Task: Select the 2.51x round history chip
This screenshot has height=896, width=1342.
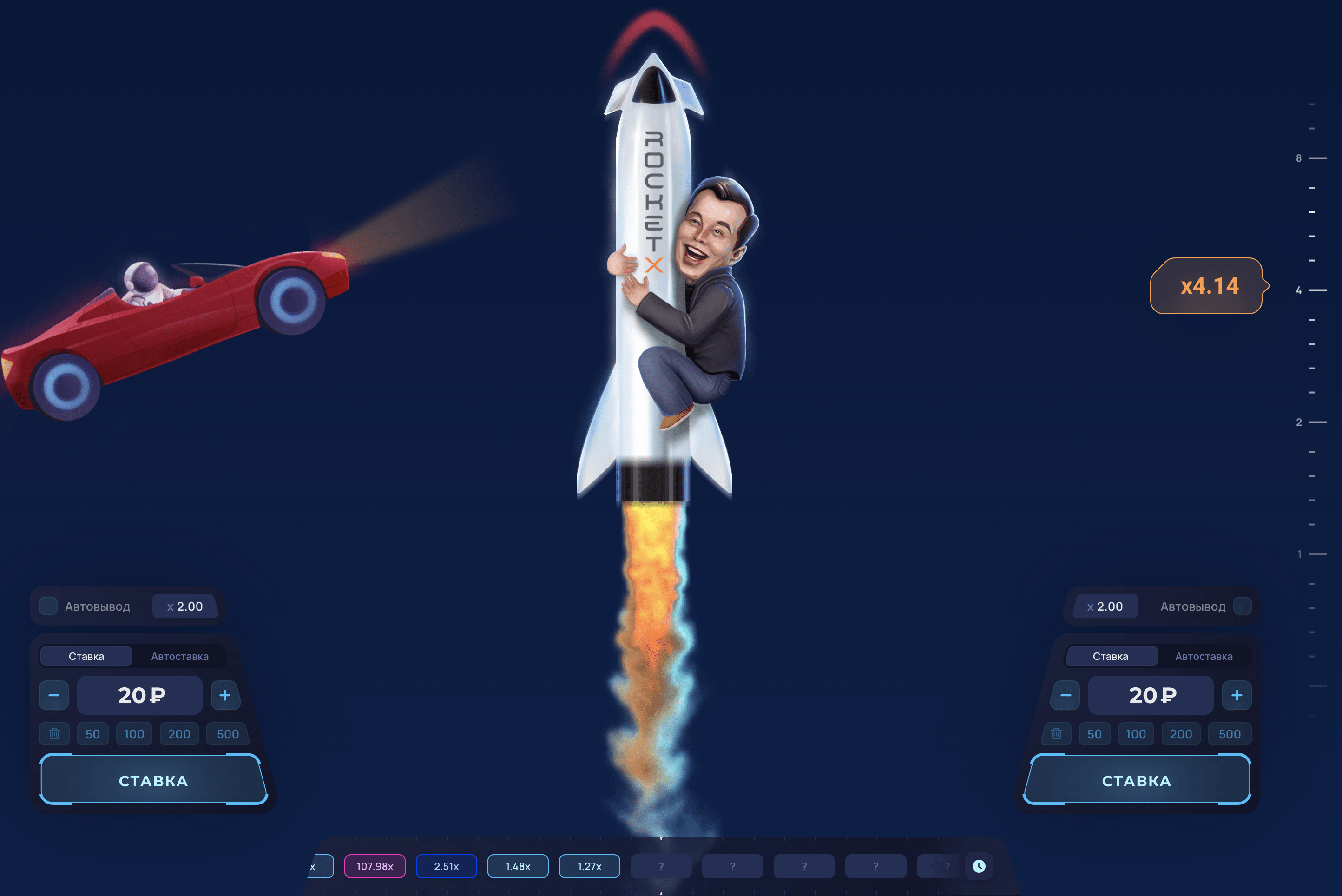Action: pyautogui.click(x=446, y=866)
